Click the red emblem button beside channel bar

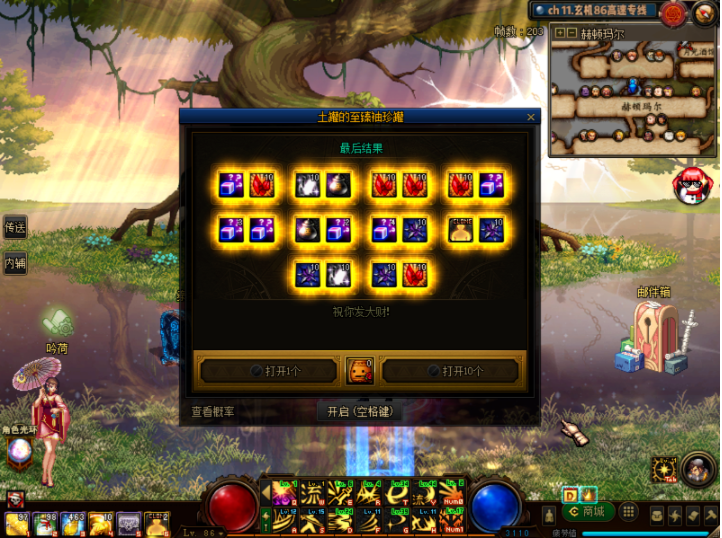coord(672,13)
